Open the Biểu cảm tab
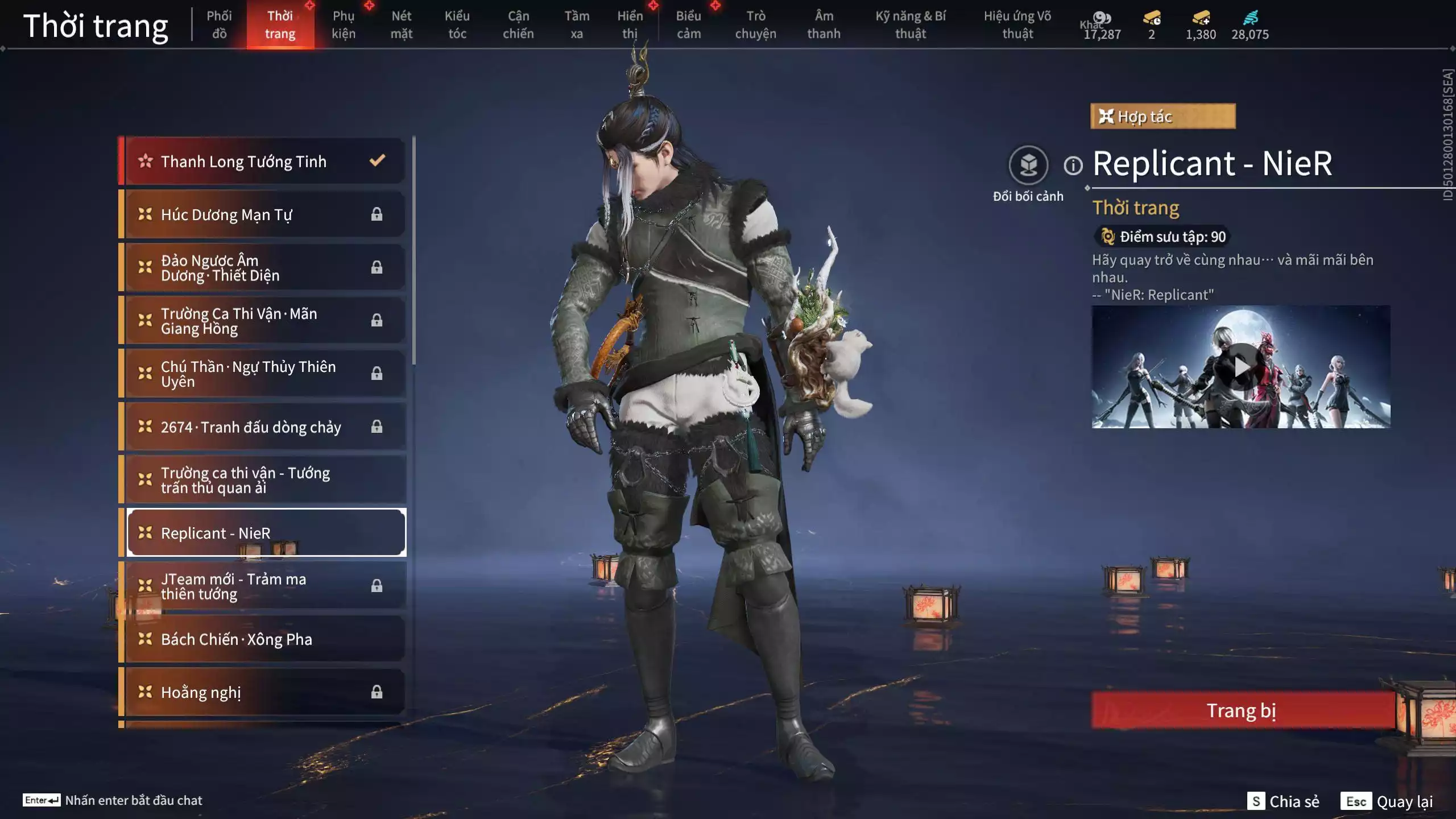Viewport: 1456px width, 819px height. pyautogui.click(x=688, y=24)
